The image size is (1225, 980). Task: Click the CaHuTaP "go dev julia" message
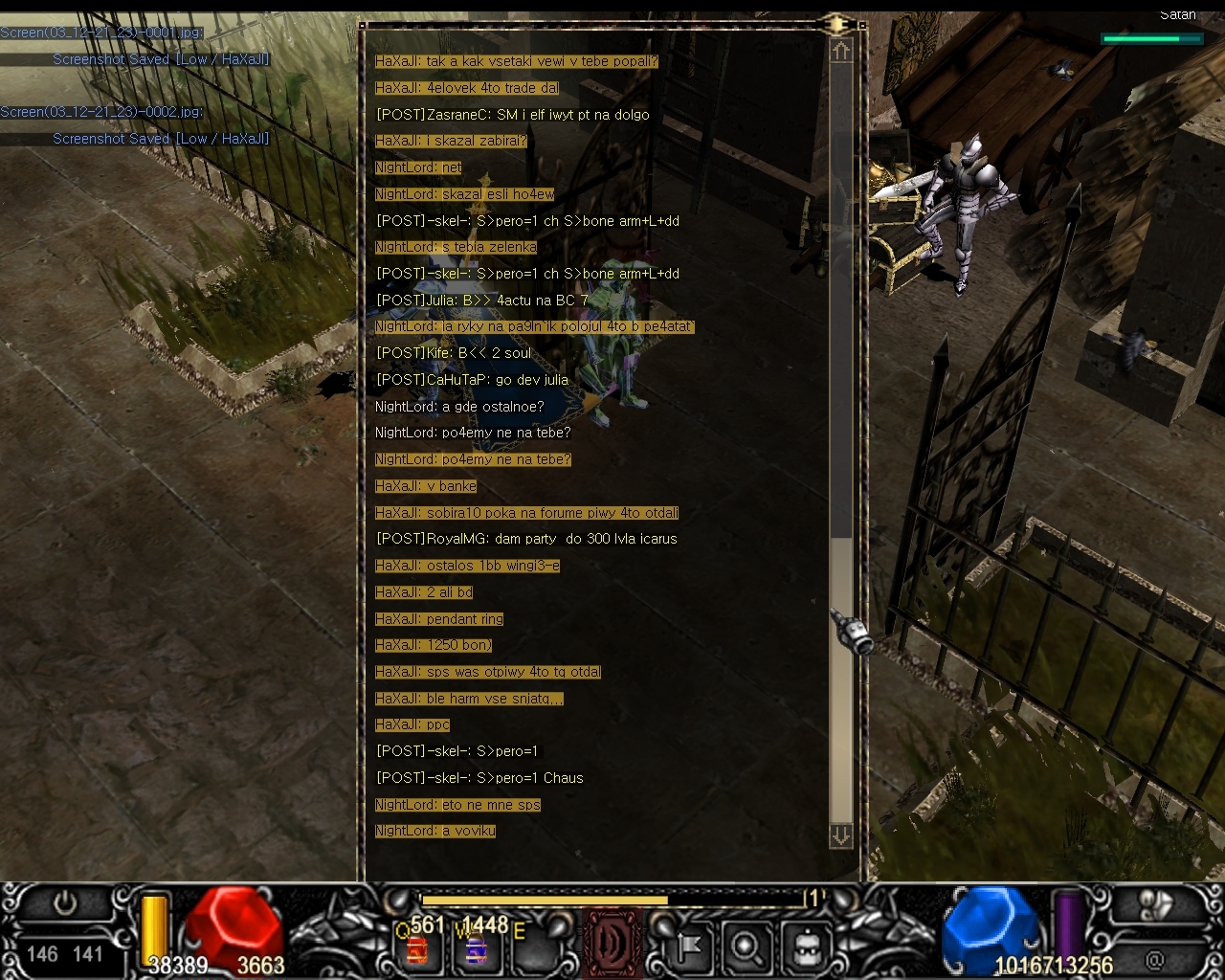(472, 380)
